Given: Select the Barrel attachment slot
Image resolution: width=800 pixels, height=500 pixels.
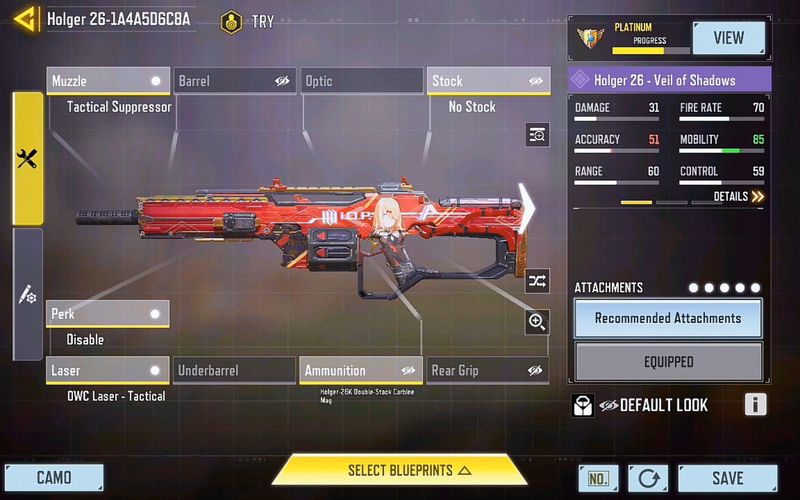Looking at the screenshot, I should (235, 81).
